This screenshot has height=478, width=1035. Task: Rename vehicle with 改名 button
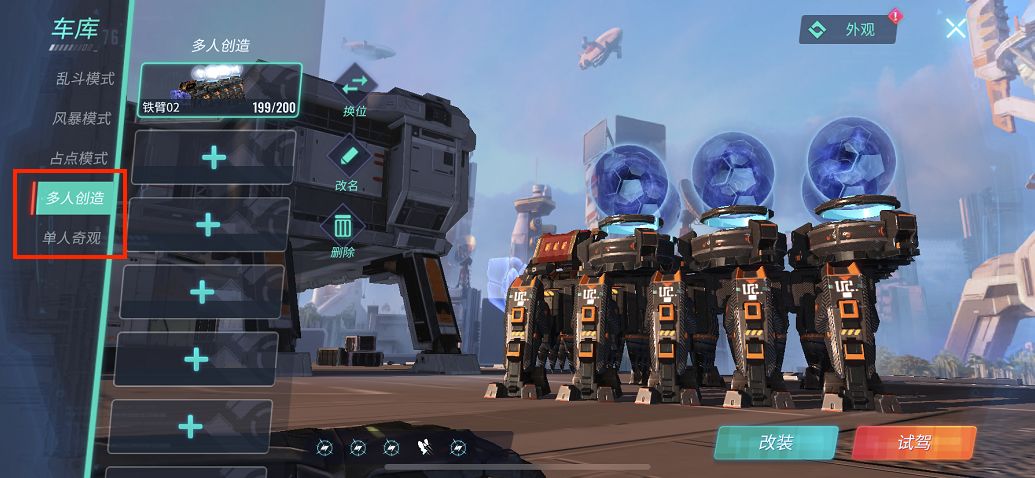[x=347, y=164]
